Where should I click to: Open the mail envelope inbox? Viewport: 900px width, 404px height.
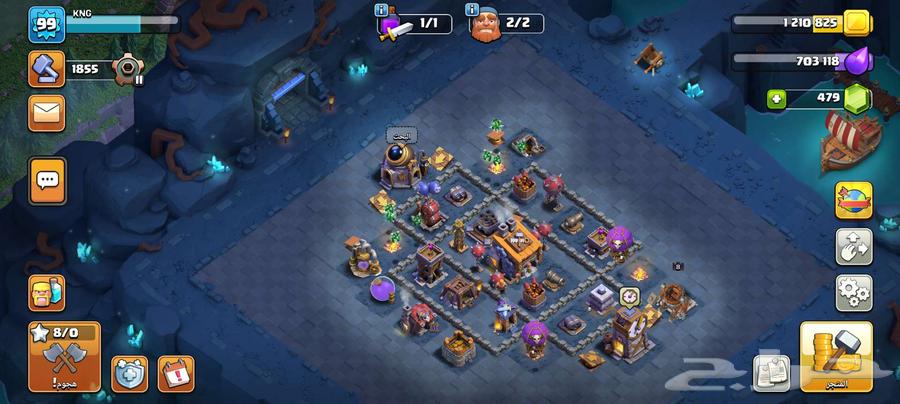(47, 111)
